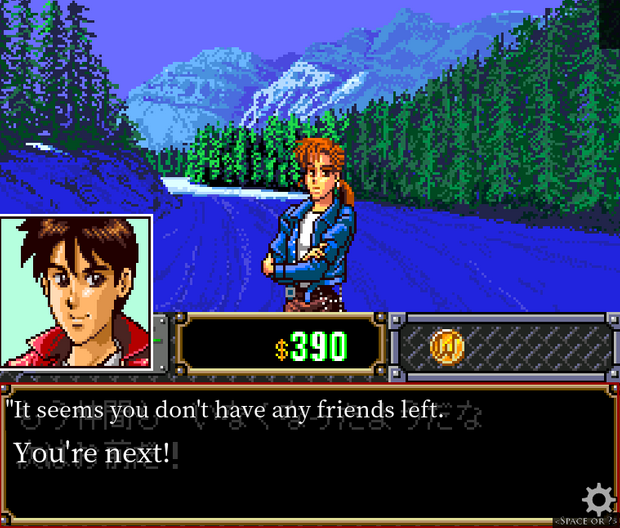Image resolution: width=620 pixels, height=528 pixels.
Task: Click the gold medal coin in the item panel
Action: (x=446, y=346)
